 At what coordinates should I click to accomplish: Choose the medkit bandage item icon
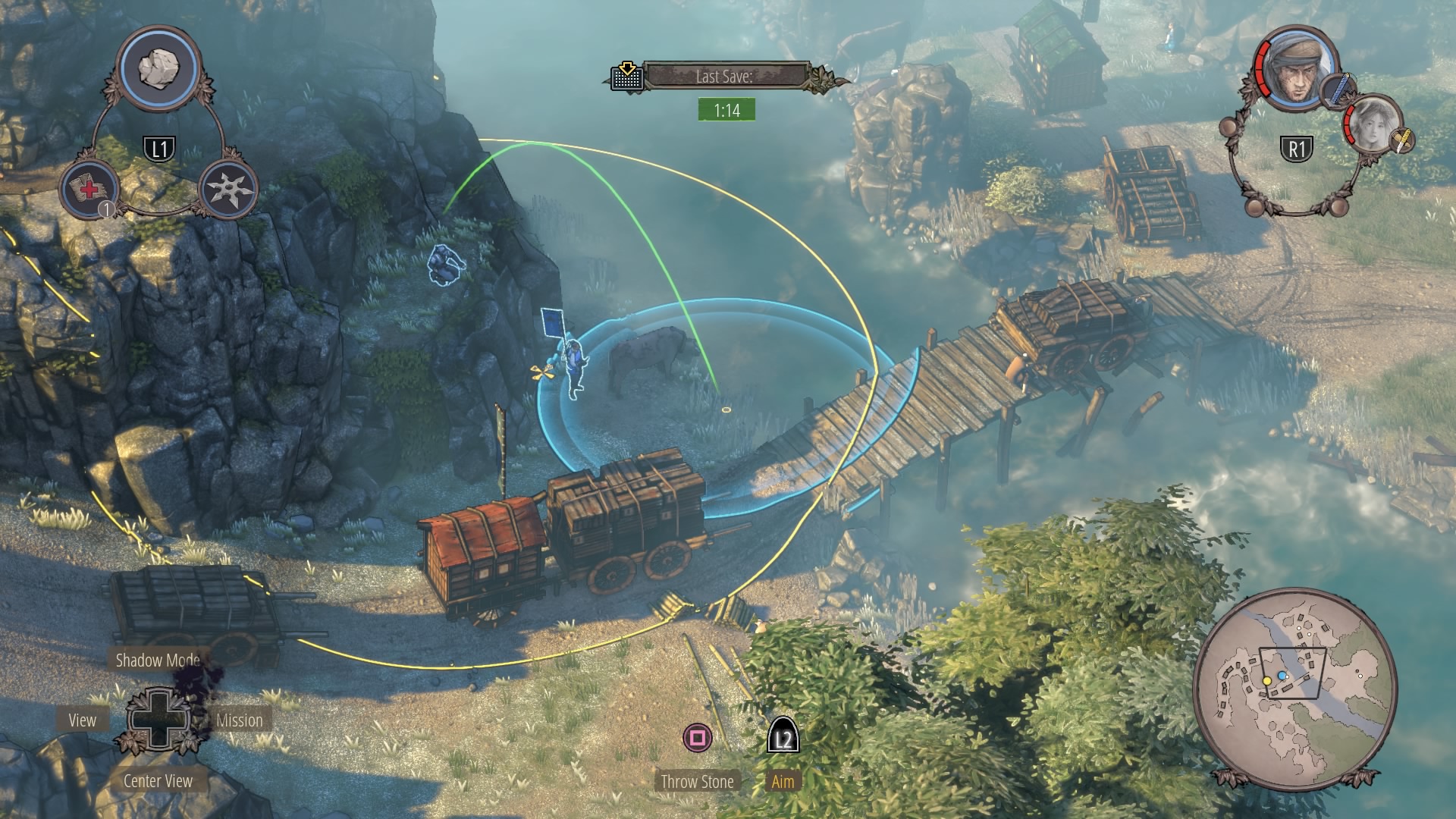pyautogui.click(x=89, y=188)
